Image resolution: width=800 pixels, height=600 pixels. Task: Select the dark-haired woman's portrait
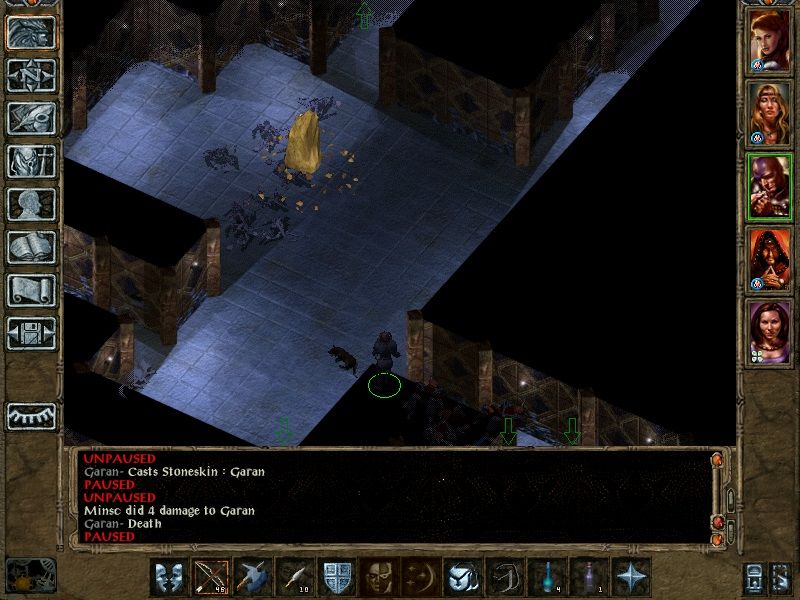pos(769,333)
